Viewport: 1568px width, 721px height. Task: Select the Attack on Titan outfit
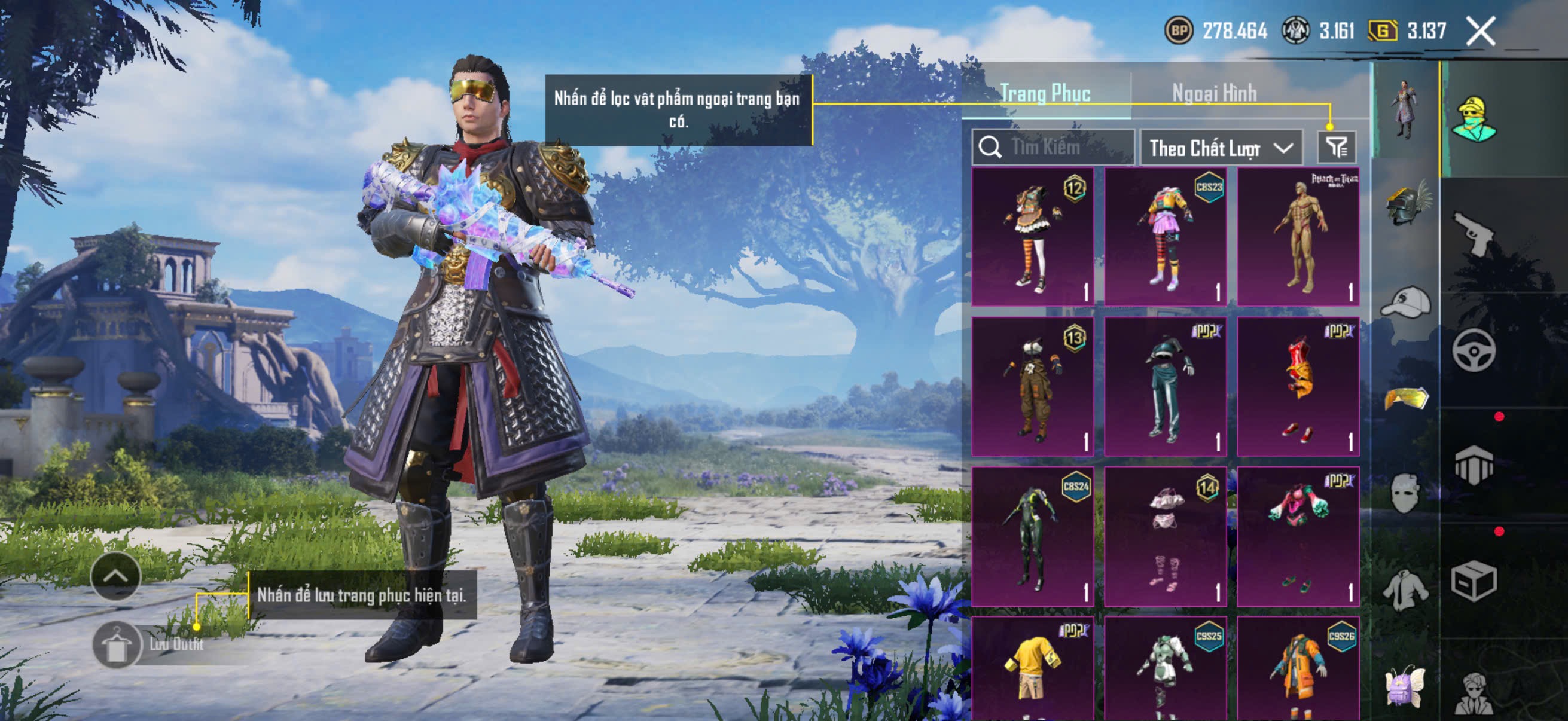(1298, 237)
